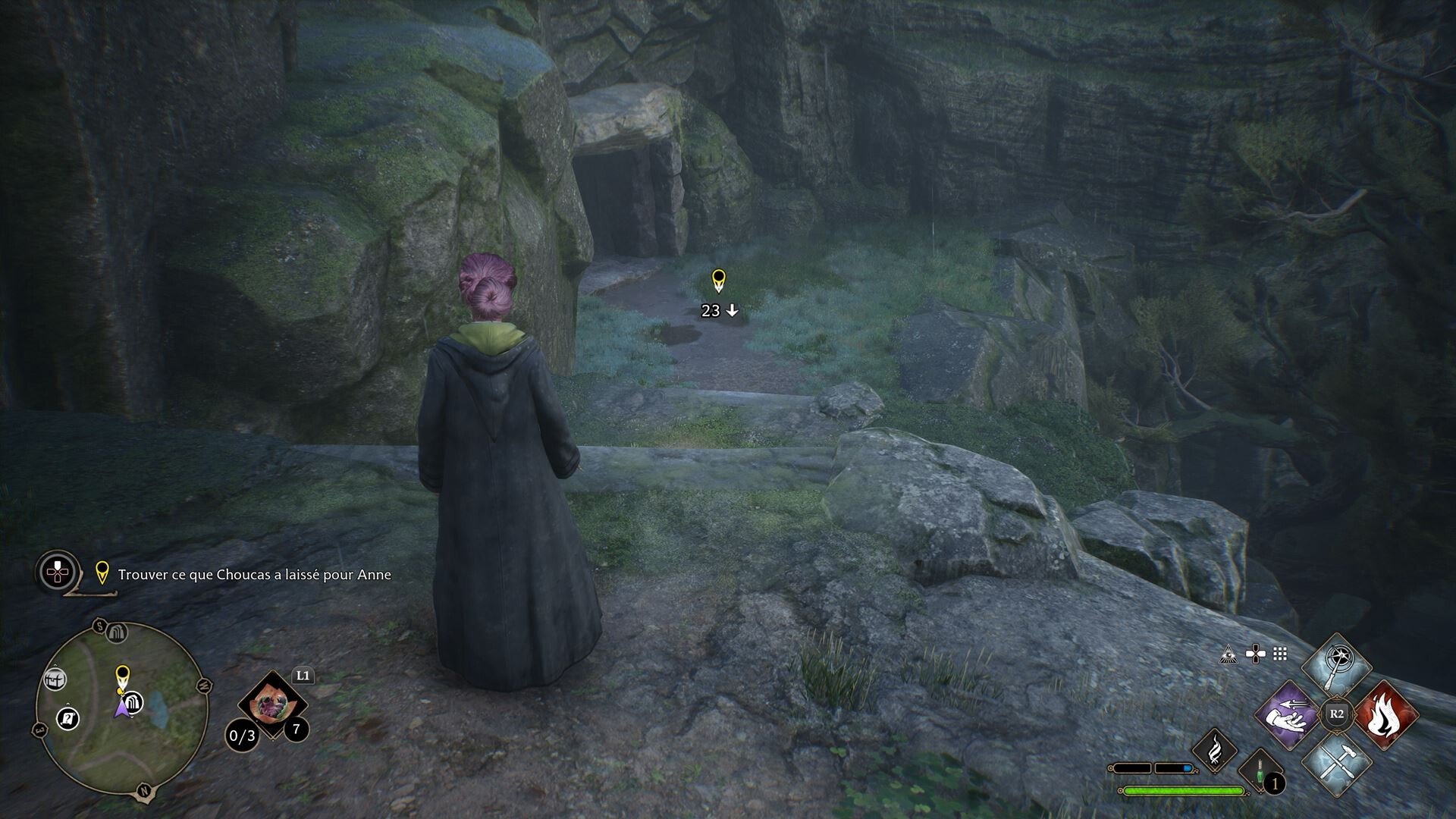Open the circular minimap
Image resolution: width=1456 pixels, height=819 pixels.
pos(121,707)
